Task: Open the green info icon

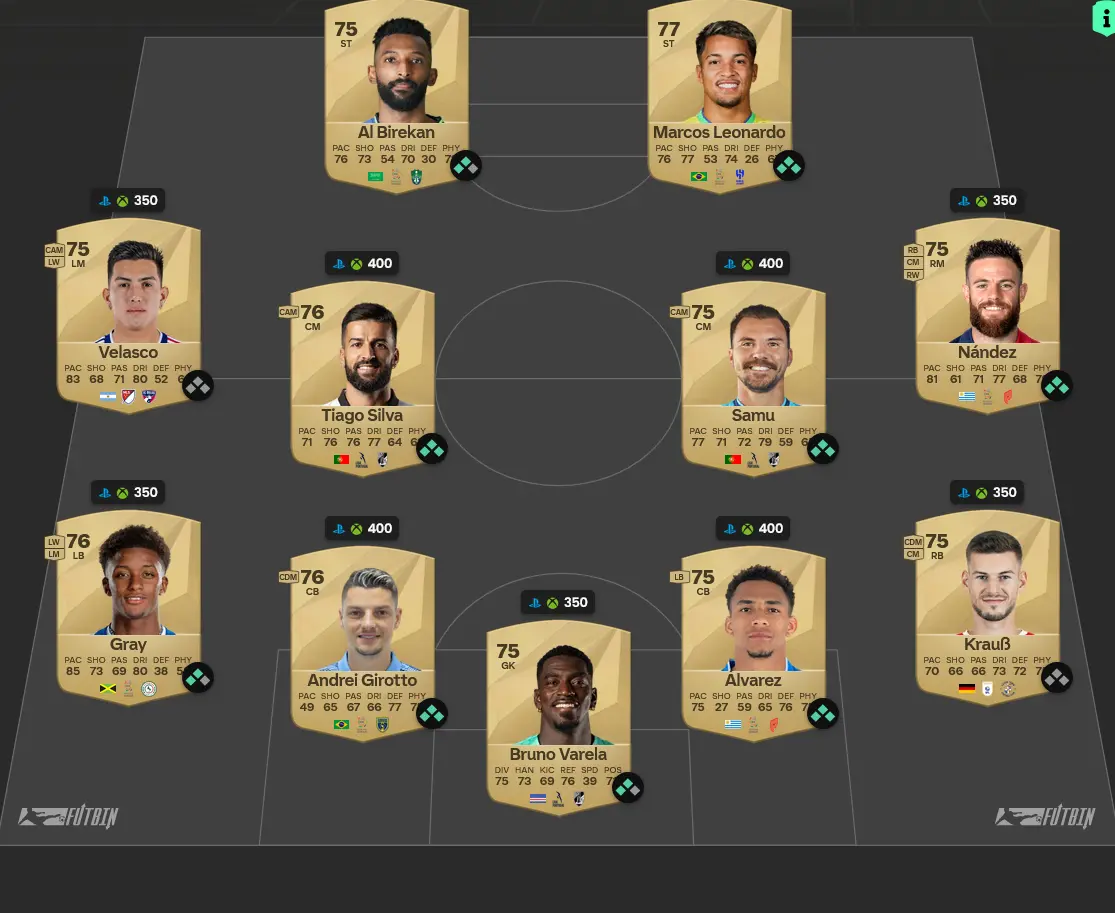Action: click(x=1103, y=18)
